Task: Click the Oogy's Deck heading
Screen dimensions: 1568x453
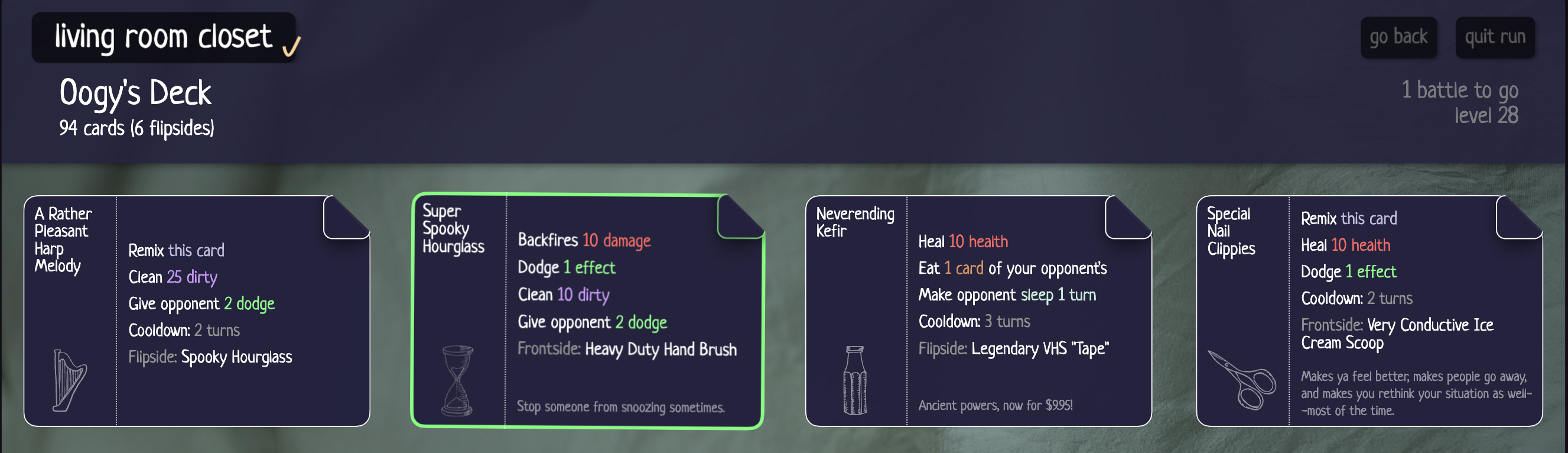Action: tap(135, 93)
